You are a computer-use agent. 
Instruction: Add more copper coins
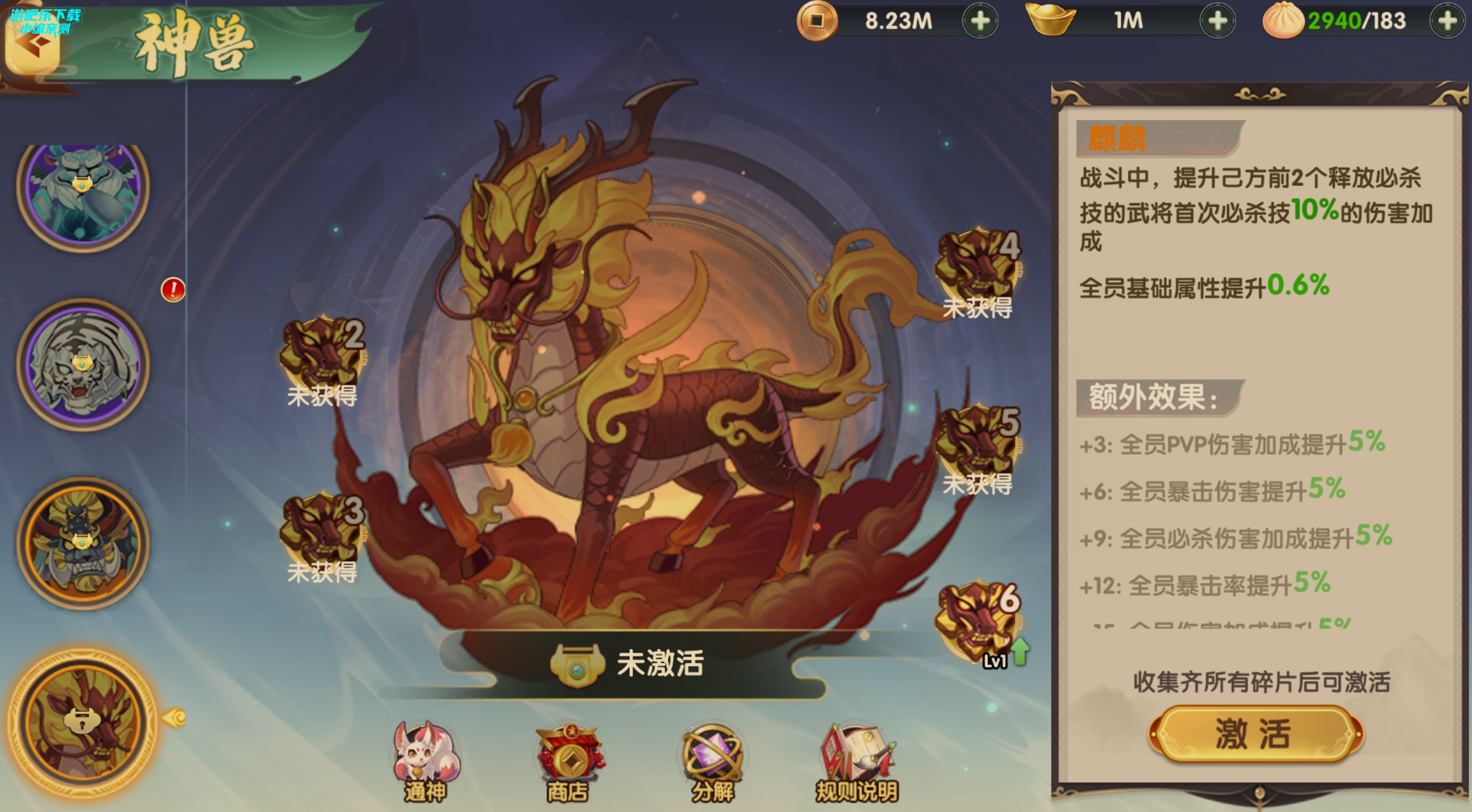click(x=980, y=21)
